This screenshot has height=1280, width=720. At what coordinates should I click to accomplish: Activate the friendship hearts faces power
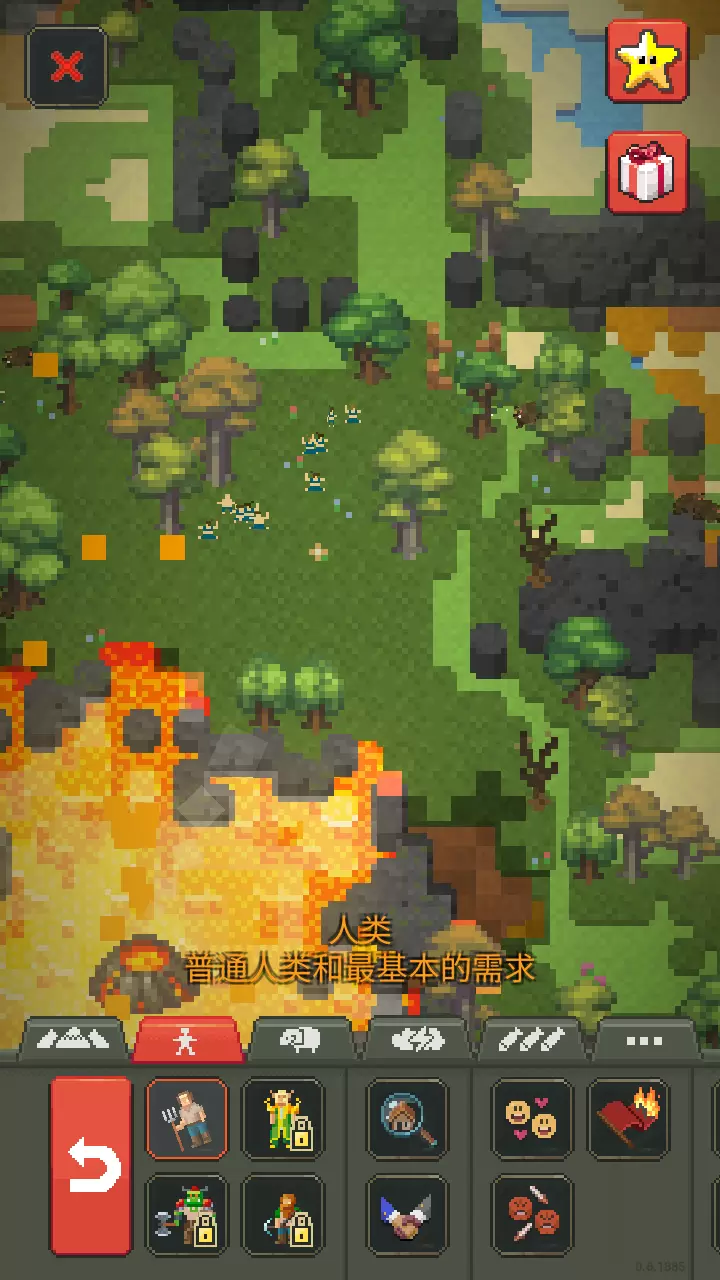point(532,1118)
